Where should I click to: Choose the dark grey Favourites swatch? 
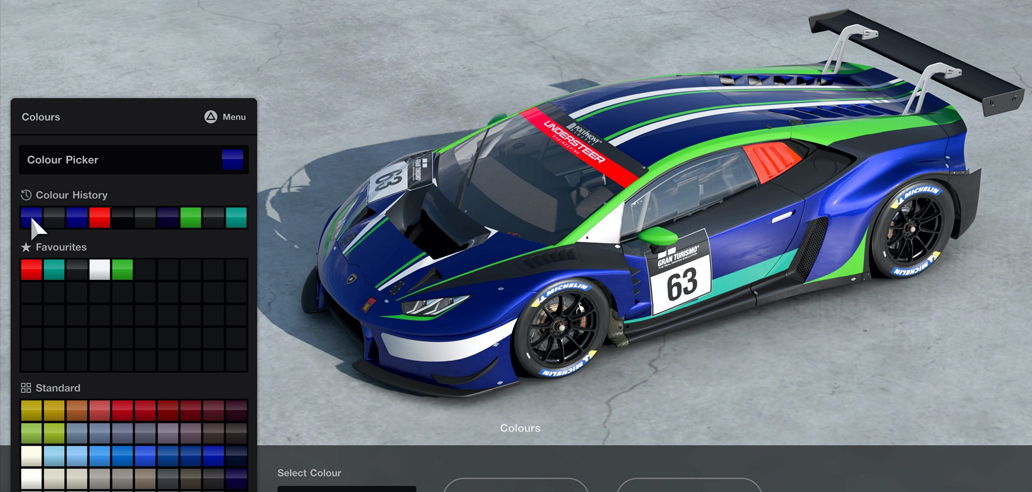[77, 269]
